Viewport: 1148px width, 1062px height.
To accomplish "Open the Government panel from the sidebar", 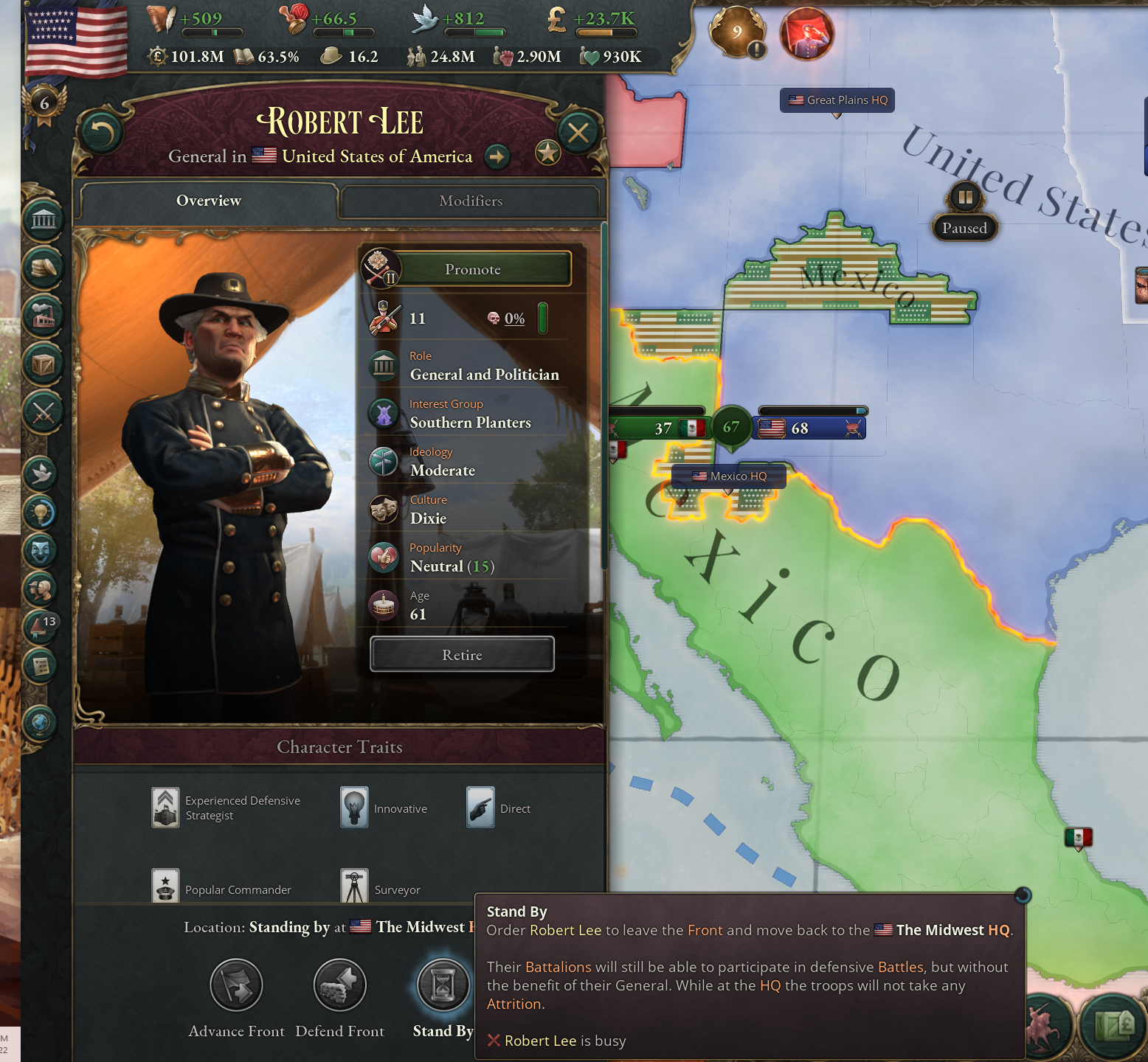I will [43, 220].
